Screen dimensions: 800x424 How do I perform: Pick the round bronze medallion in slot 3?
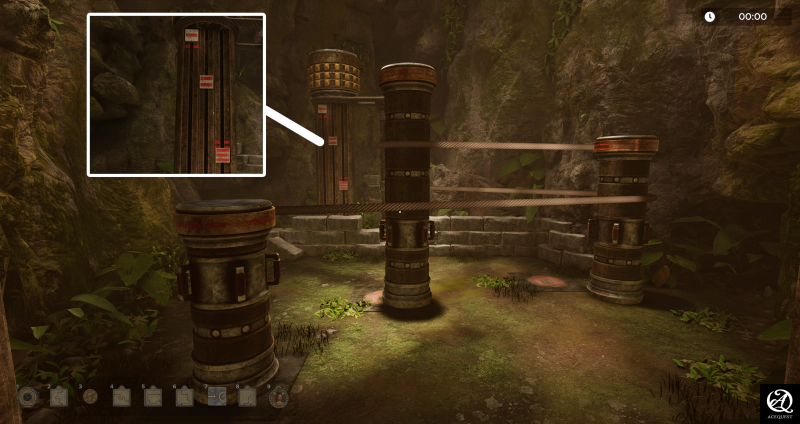point(90,397)
